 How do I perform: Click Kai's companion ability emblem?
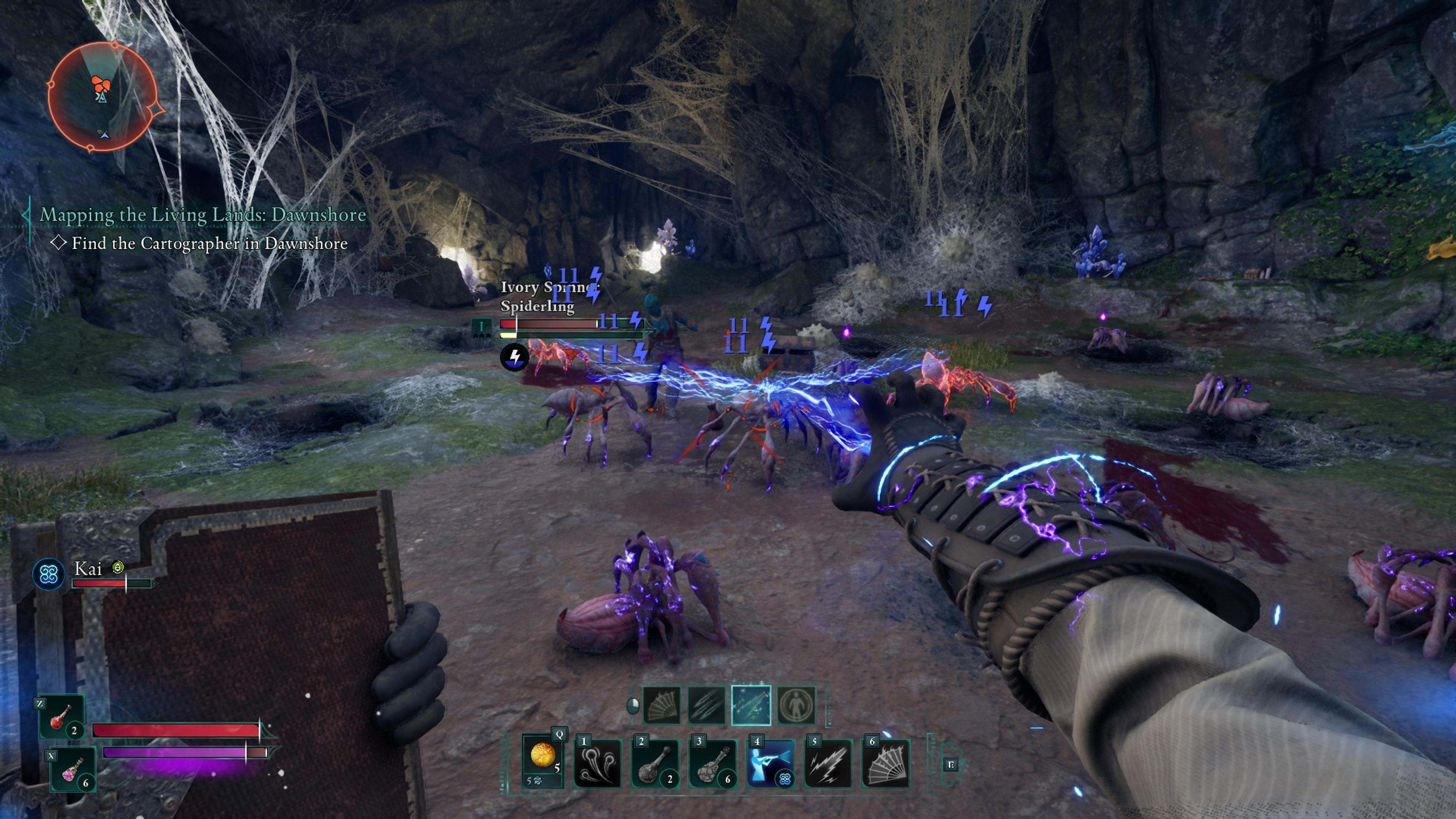pyautogui.click(x=49, y=574)
